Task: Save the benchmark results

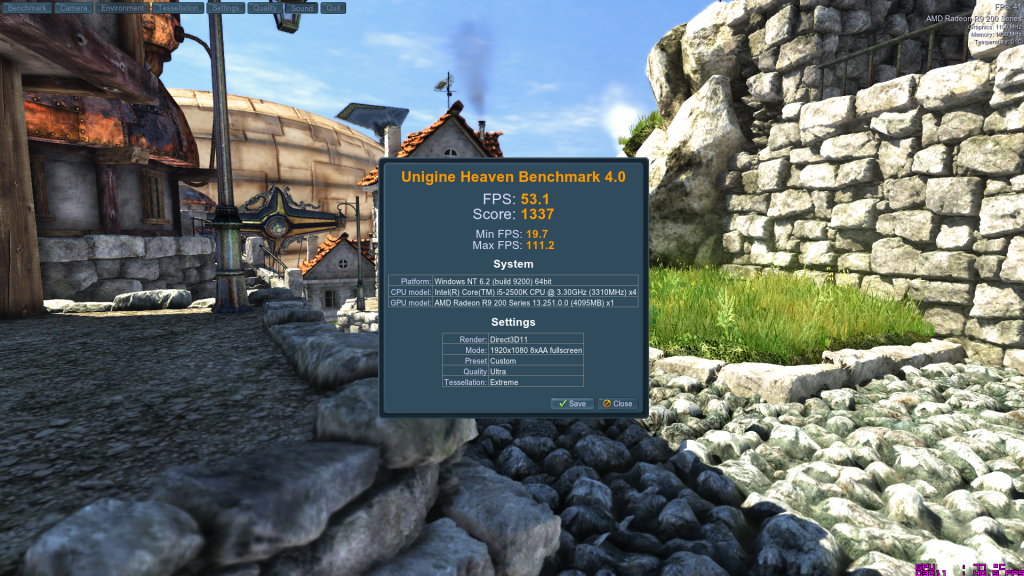Action: [x=573, y=404]
